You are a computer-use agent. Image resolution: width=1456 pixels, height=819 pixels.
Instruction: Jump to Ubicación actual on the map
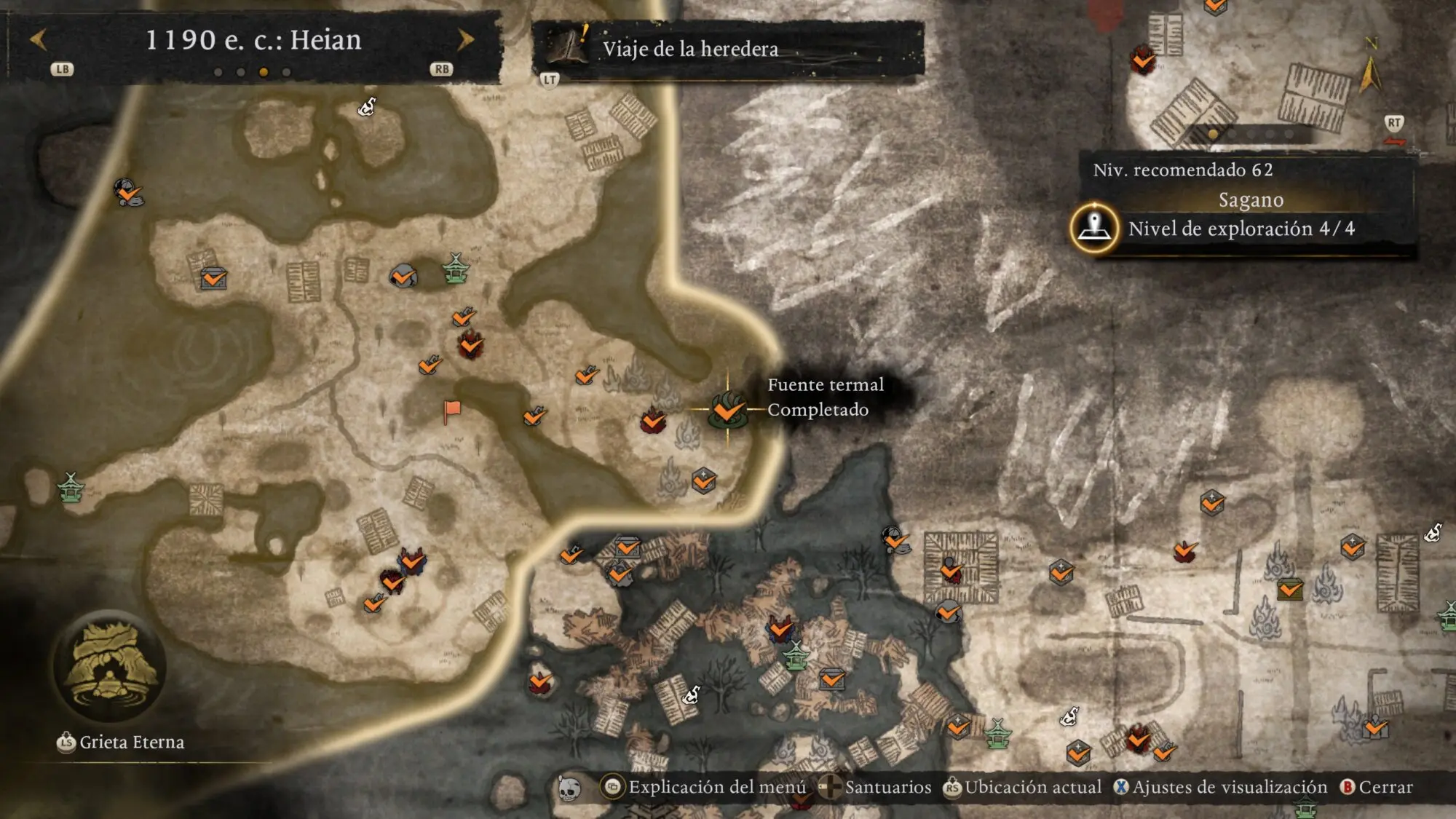1022,787
